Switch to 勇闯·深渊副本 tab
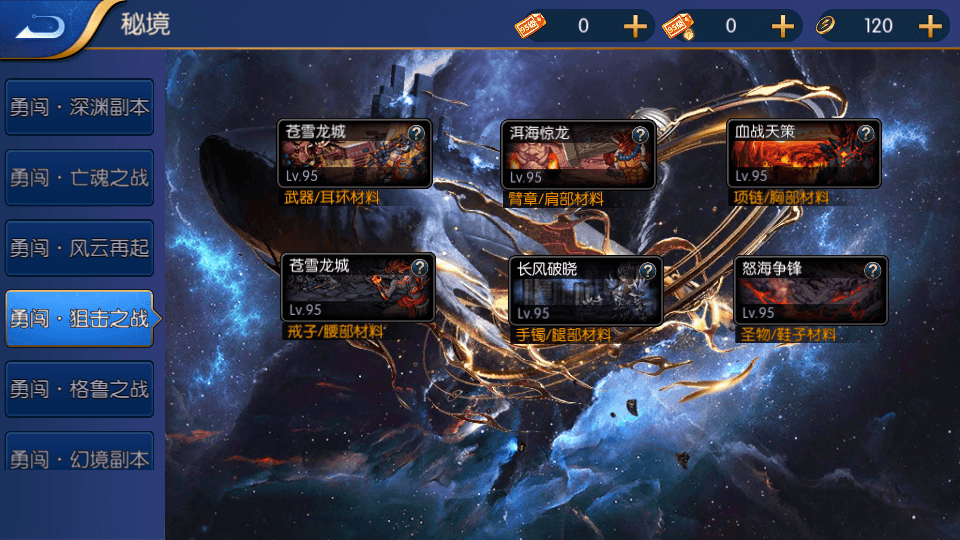Screen dimensions: 960x540 (79, 107)
